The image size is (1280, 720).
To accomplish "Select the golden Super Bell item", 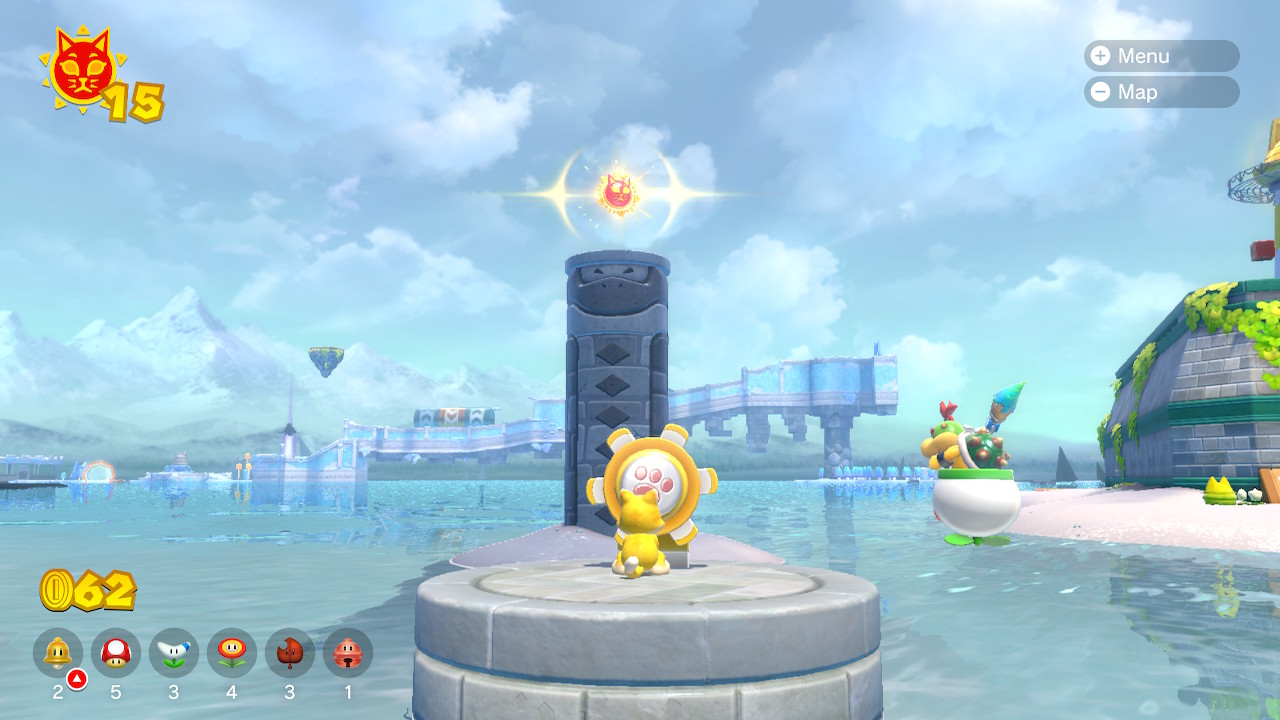I will pyautogui.click(x=58, y=653).
